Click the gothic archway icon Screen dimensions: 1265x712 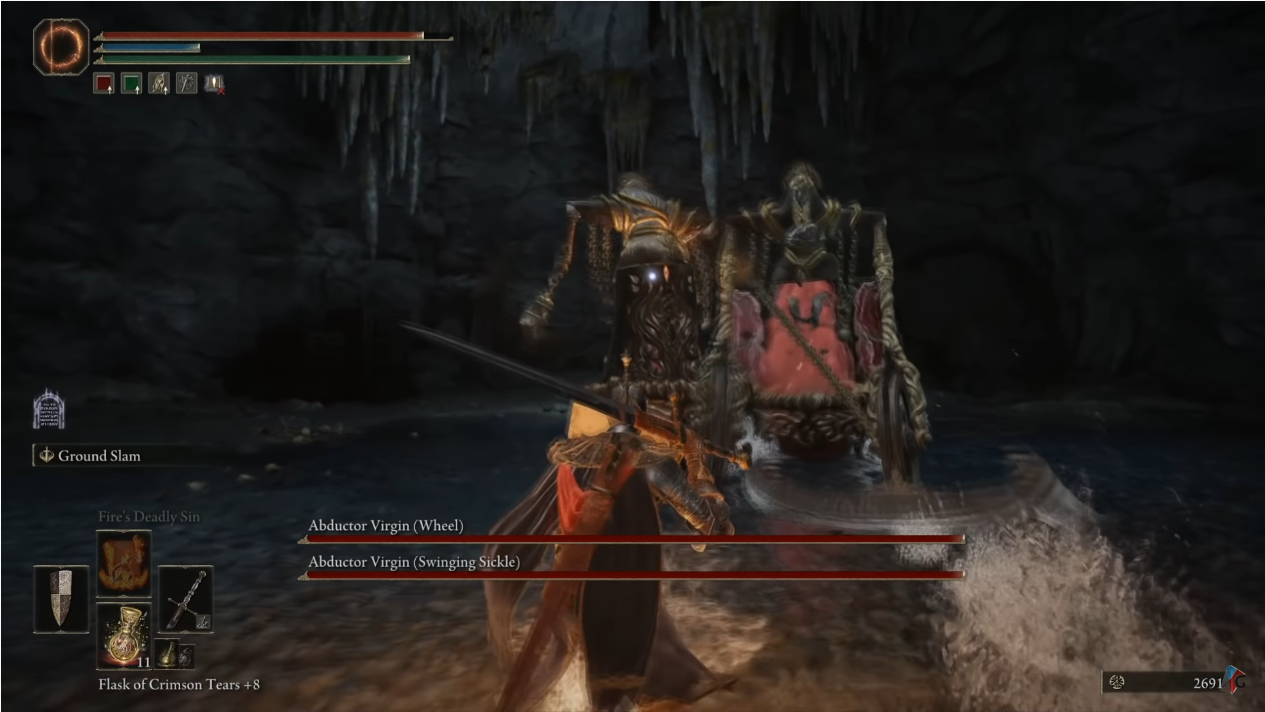click(x=48, y=409)
